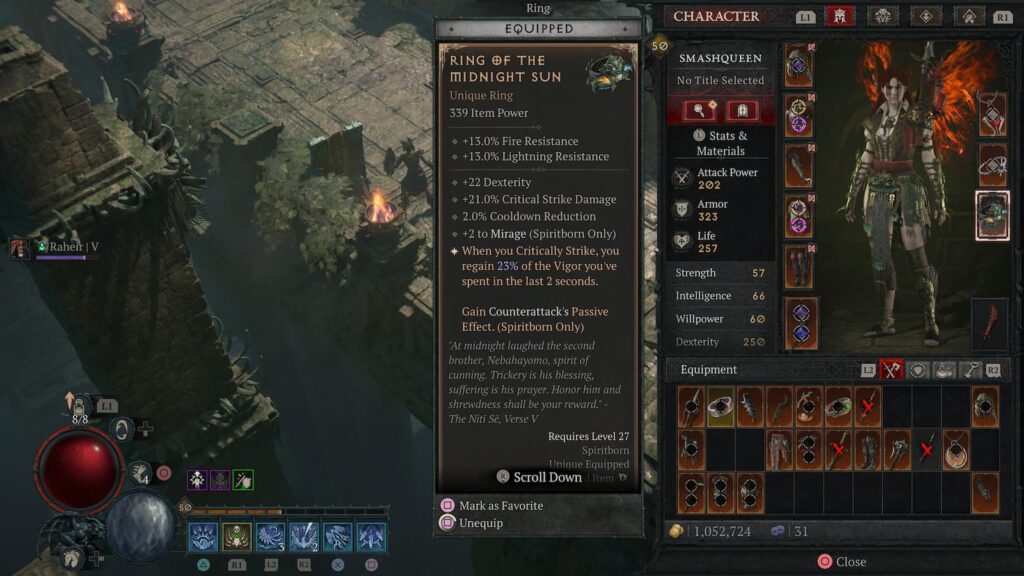Open the wardrobe button under No Title Selected
Screen dimensions: 1024x576
[741, 111]
